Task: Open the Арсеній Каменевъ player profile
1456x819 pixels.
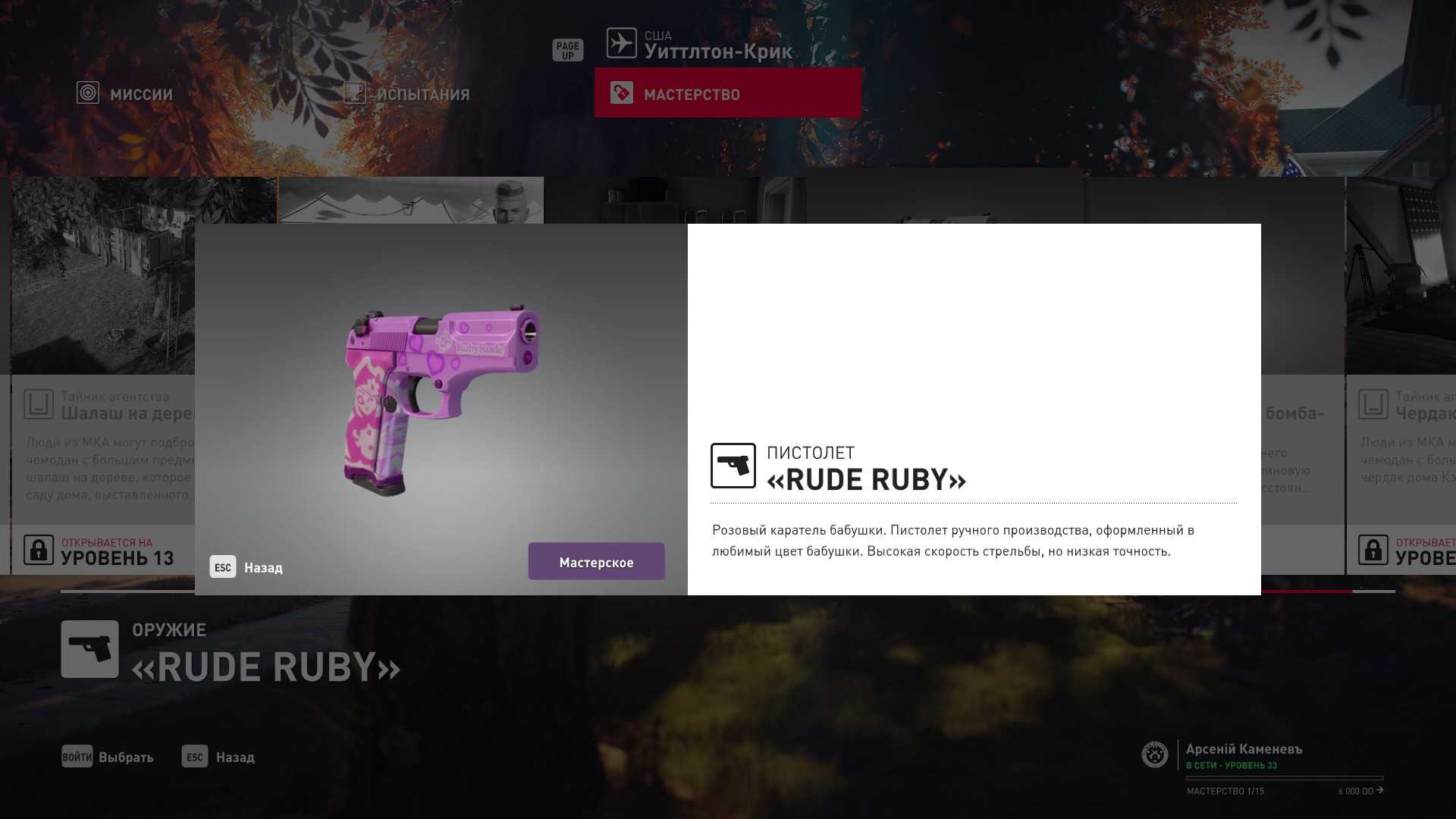Action: coord(1244,749)
